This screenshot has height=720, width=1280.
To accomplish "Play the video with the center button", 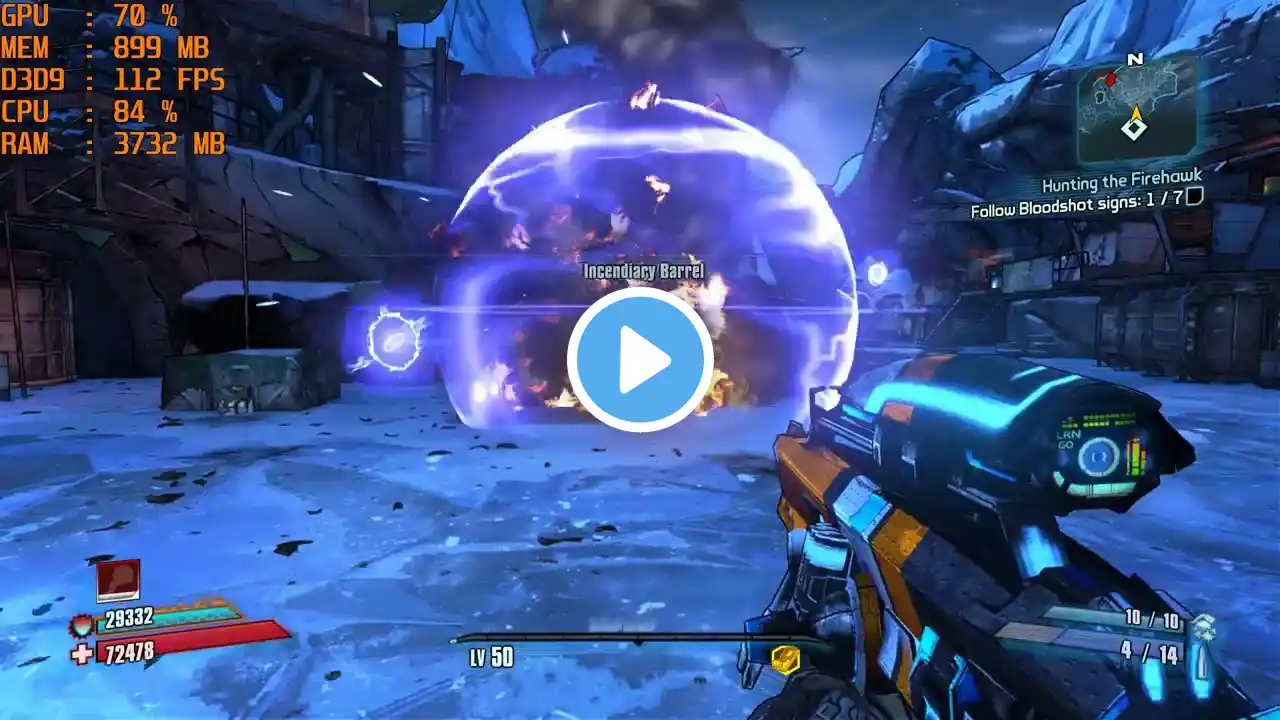I will (x=640, y=360).
